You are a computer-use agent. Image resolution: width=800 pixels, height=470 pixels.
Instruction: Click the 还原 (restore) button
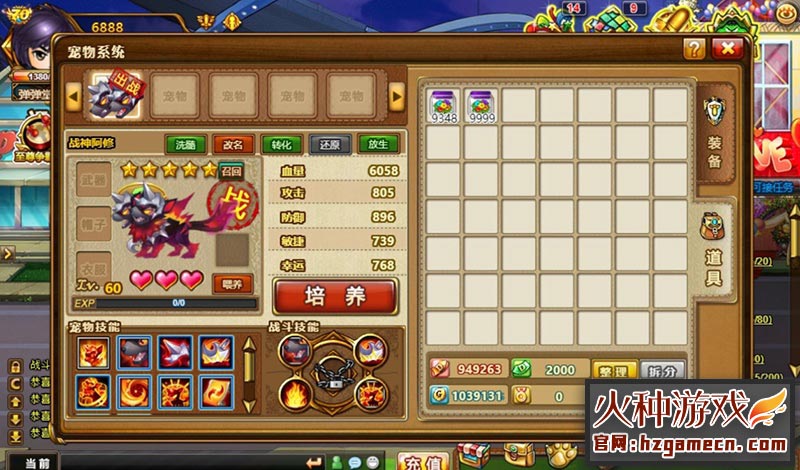coord(329,144)
